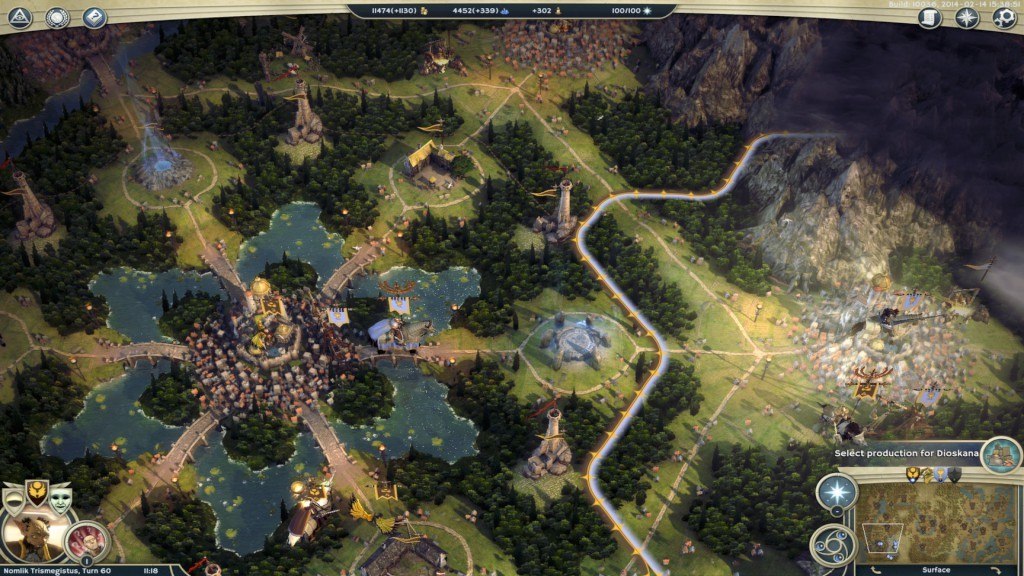Image resolution: width=1024 pixels, height=576 pixels.
Task: Click the helmet shield beside the leader portrait
Action: [14, 500]
